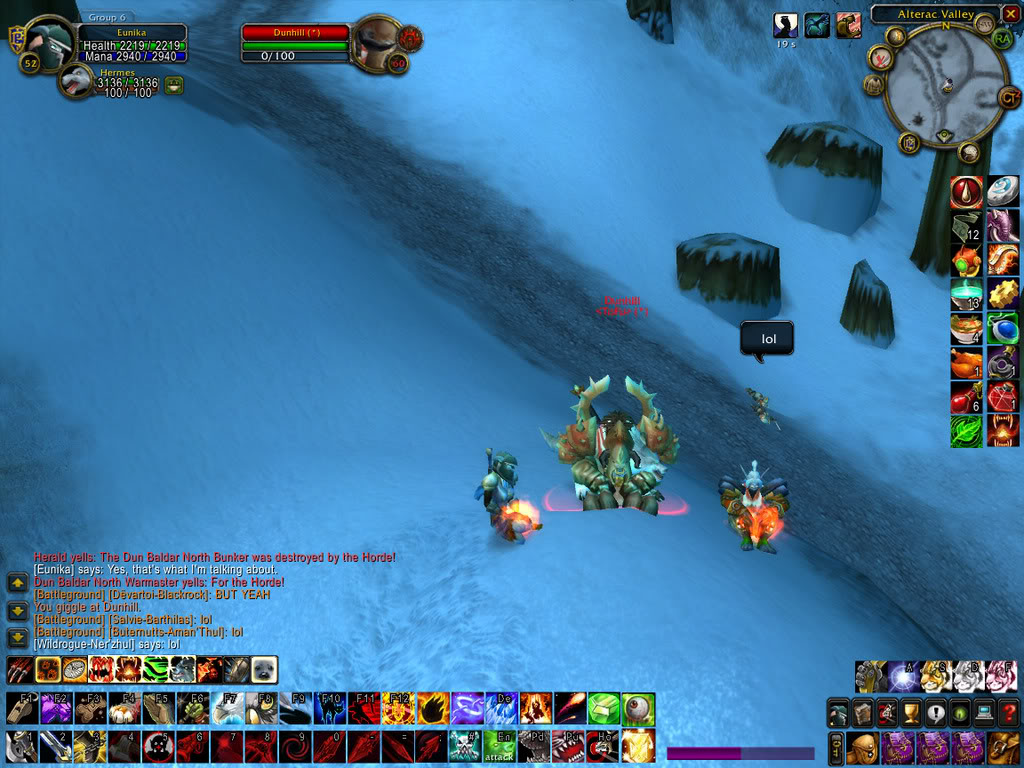Select the white seal pet bar icon

click(x=264, y=669)
